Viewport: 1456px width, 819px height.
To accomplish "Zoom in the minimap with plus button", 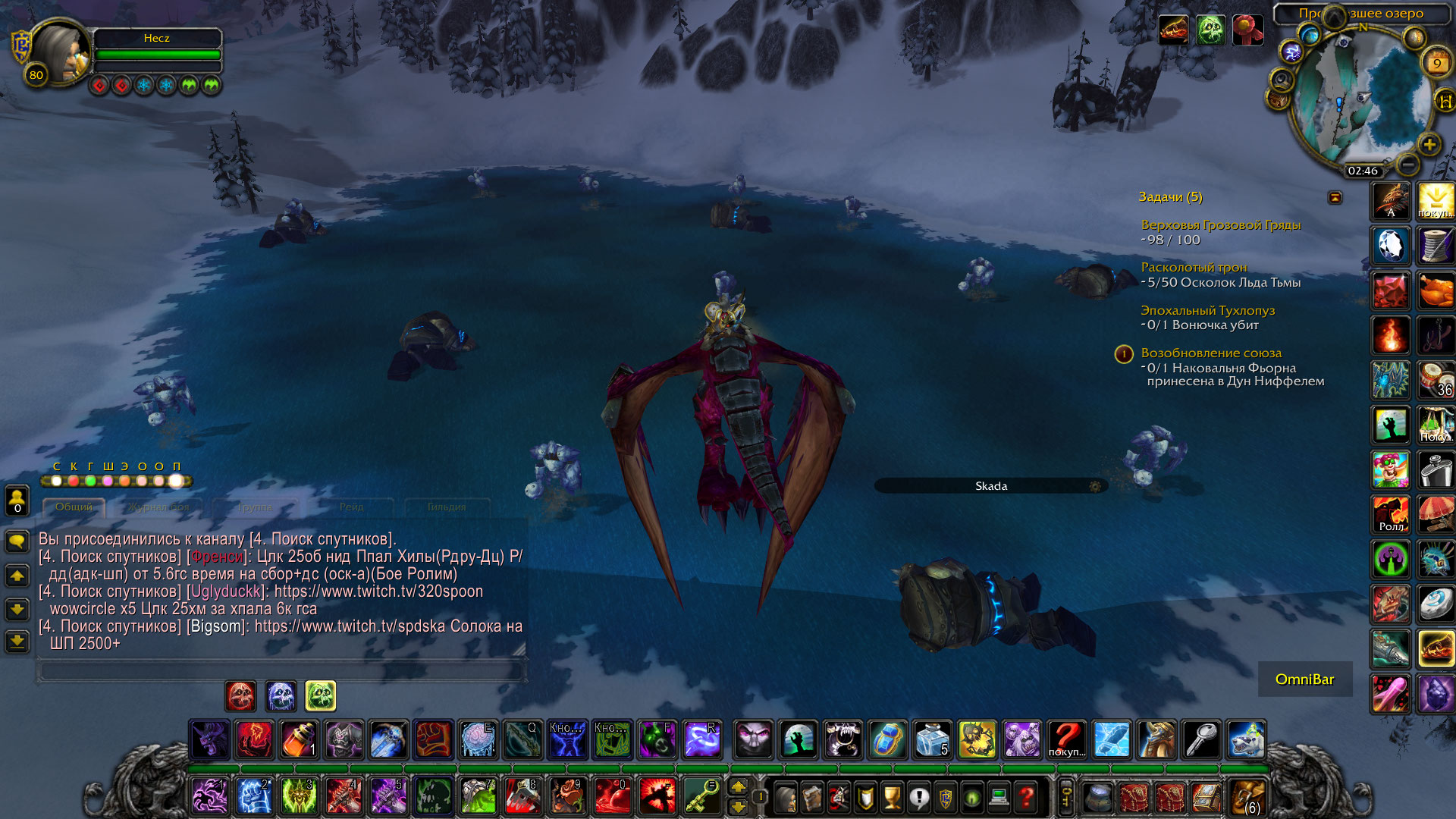I will pyautogui.click(x=1429, y=144).
